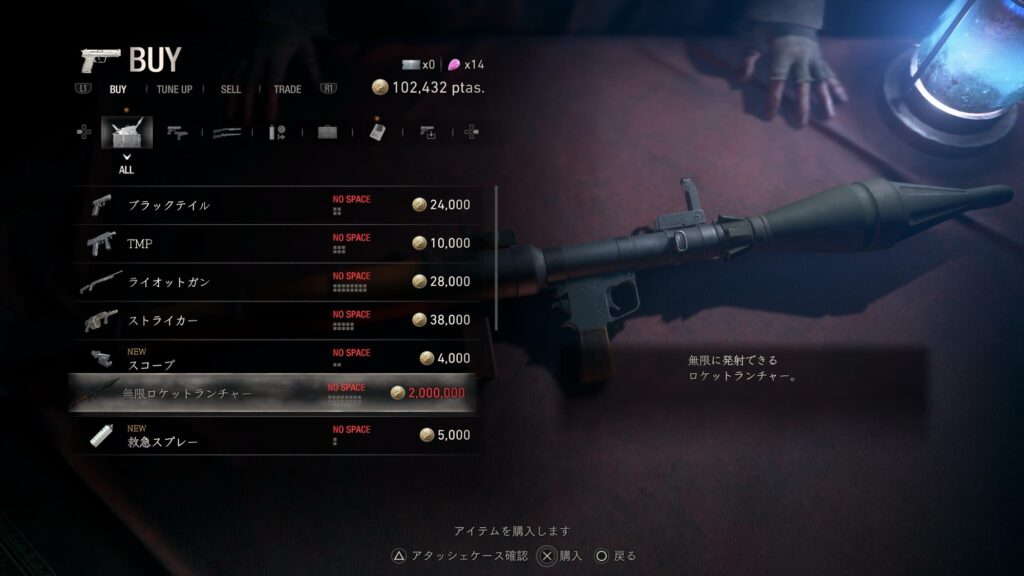Show the long guns category icon
The image size is (1024, 576).
click(227, 132)
